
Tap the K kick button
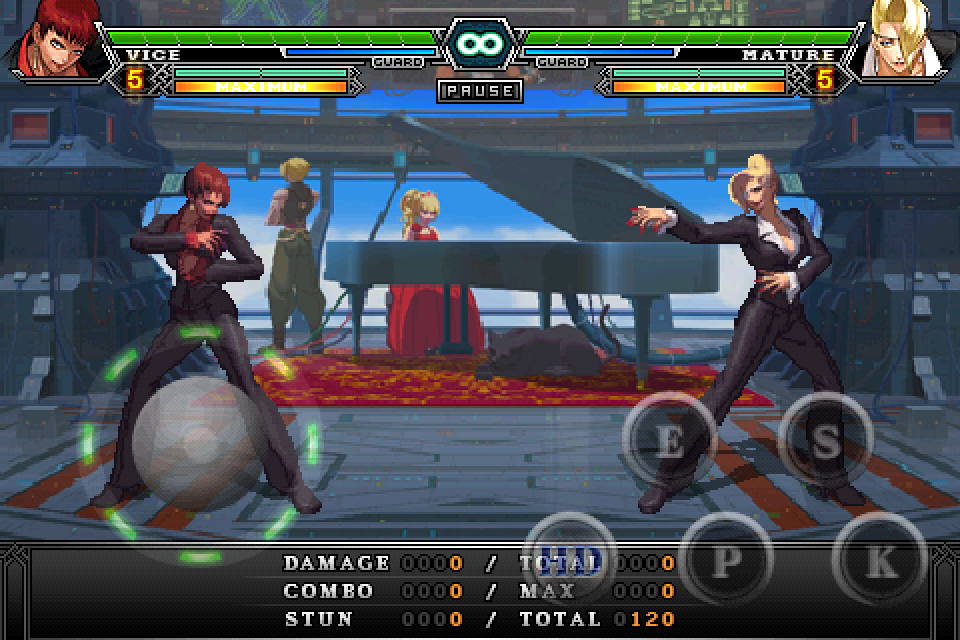pyautogui.click(x=880, y=559)
